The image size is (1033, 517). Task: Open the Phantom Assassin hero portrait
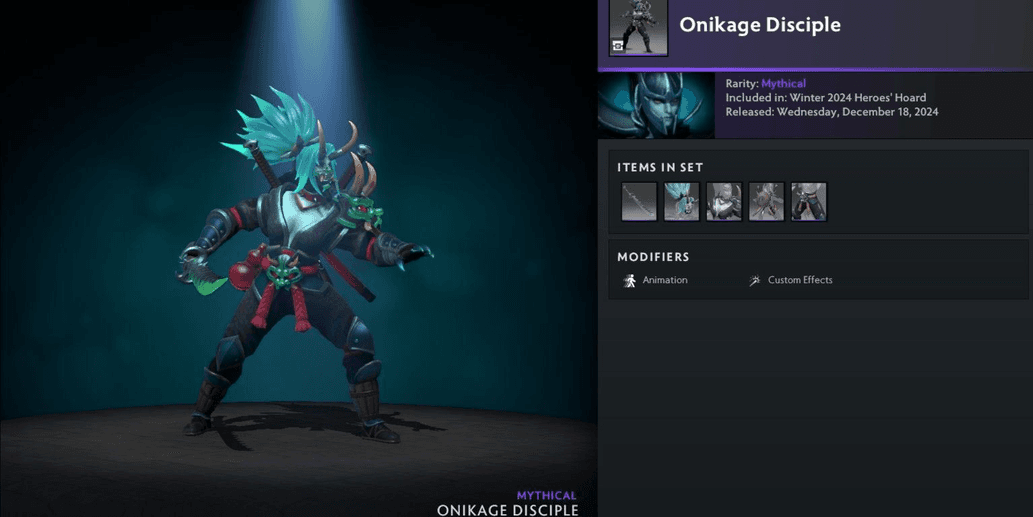[656, 104]
